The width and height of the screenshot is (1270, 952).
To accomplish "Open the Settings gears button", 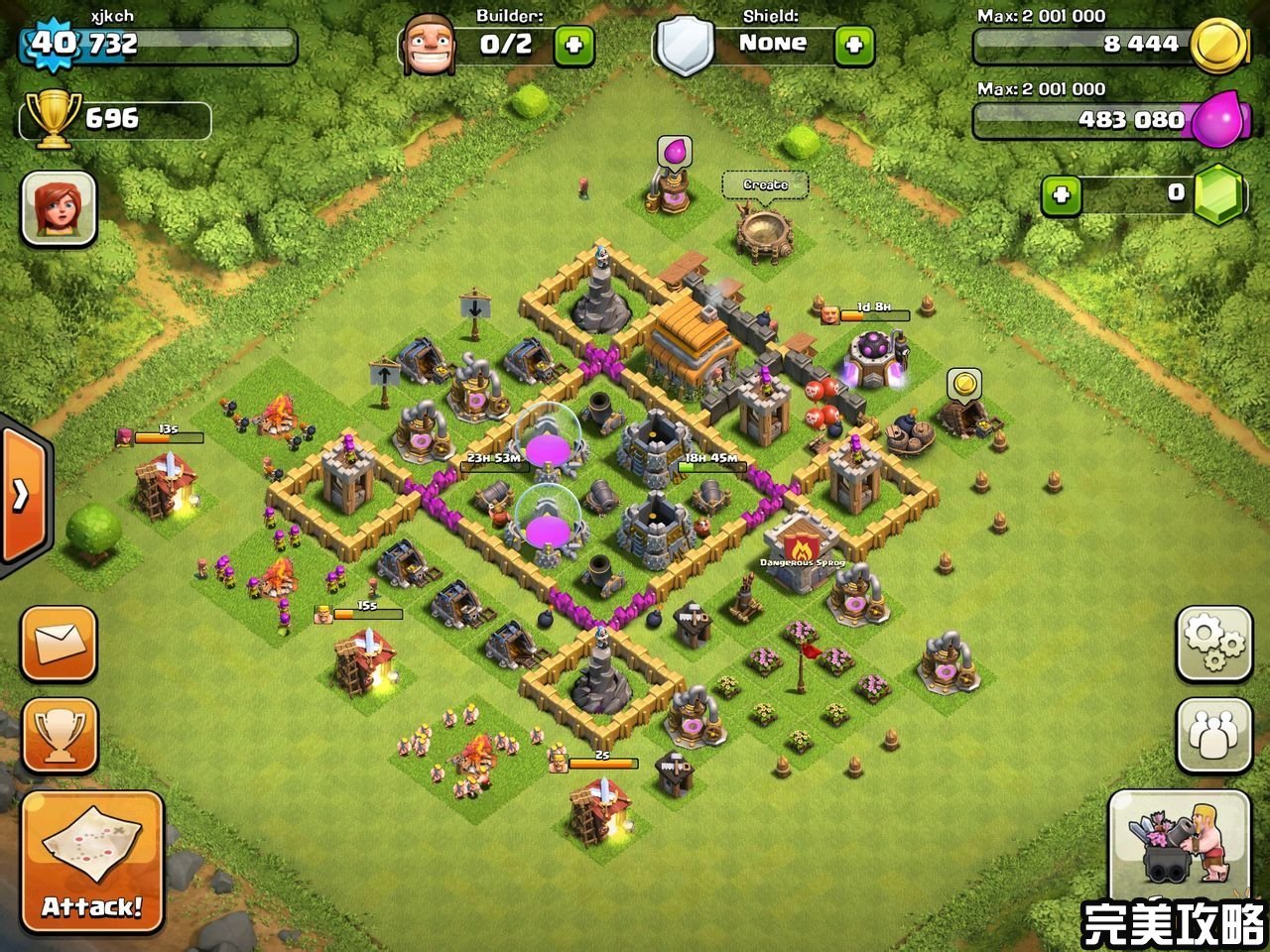I will pos(1212,644).
